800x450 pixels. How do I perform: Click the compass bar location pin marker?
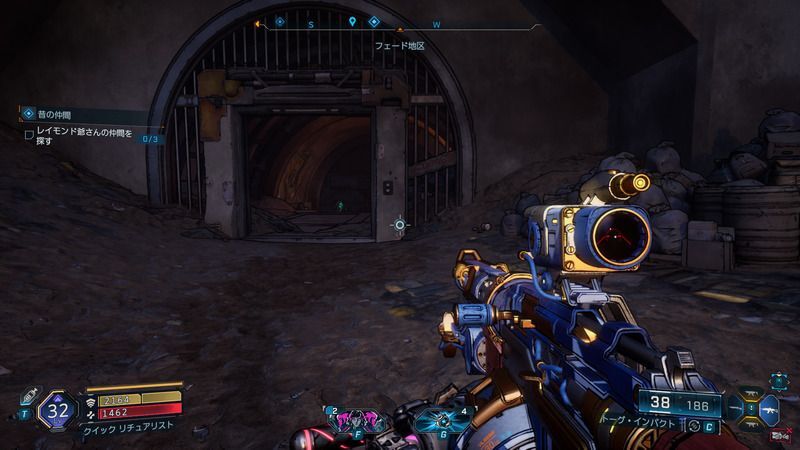(x=352, y=22)
